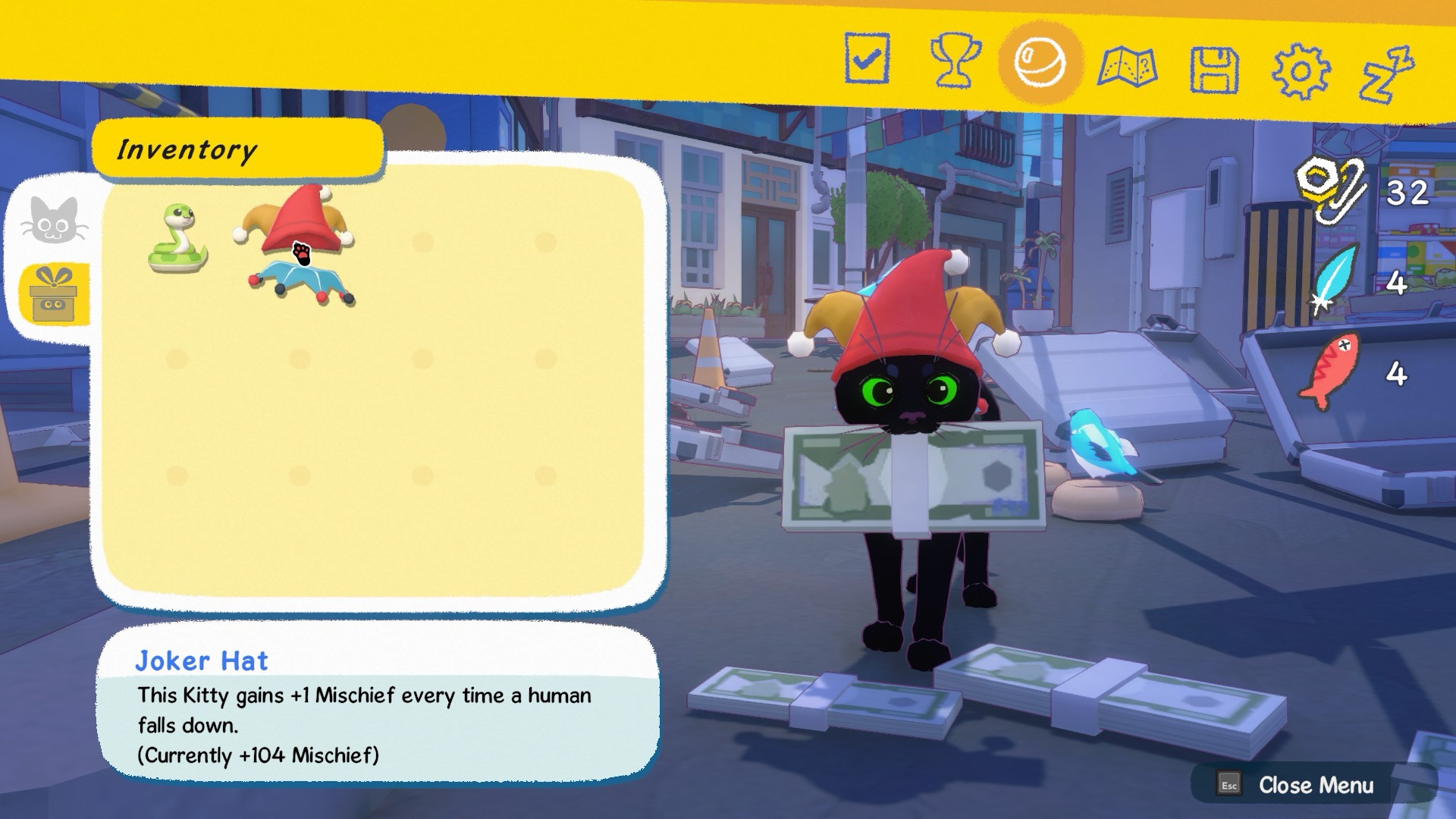Open the gear settings tab

click(x=1300, y=72)
